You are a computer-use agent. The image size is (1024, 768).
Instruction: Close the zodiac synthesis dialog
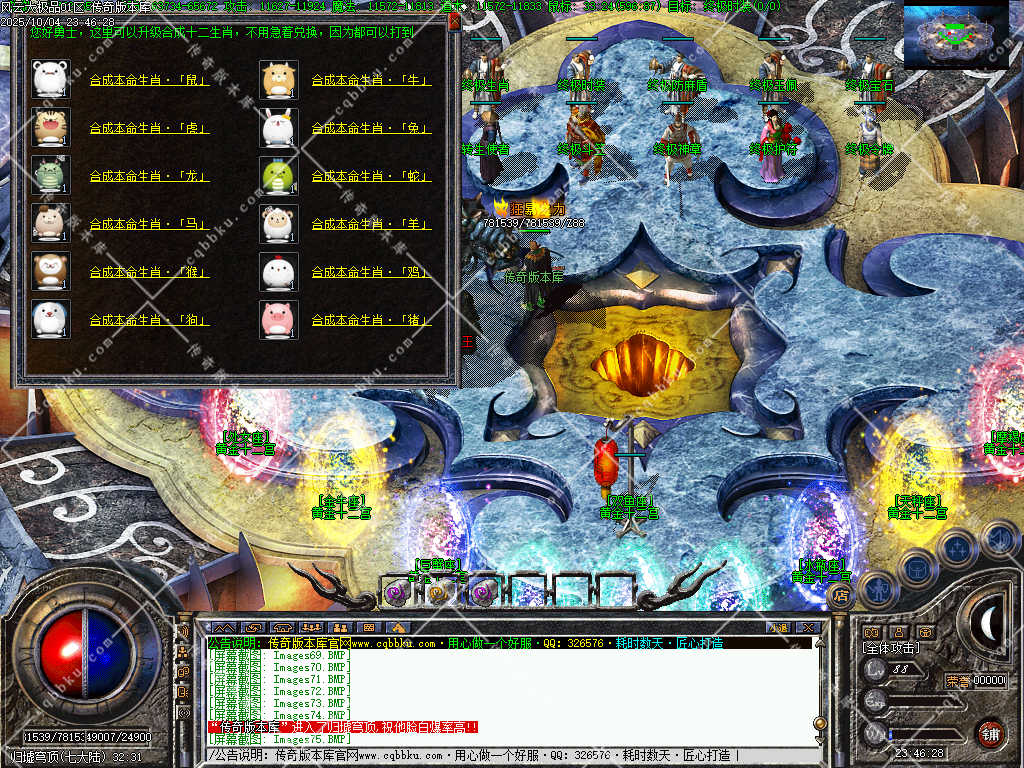click(x=454, y=21)
